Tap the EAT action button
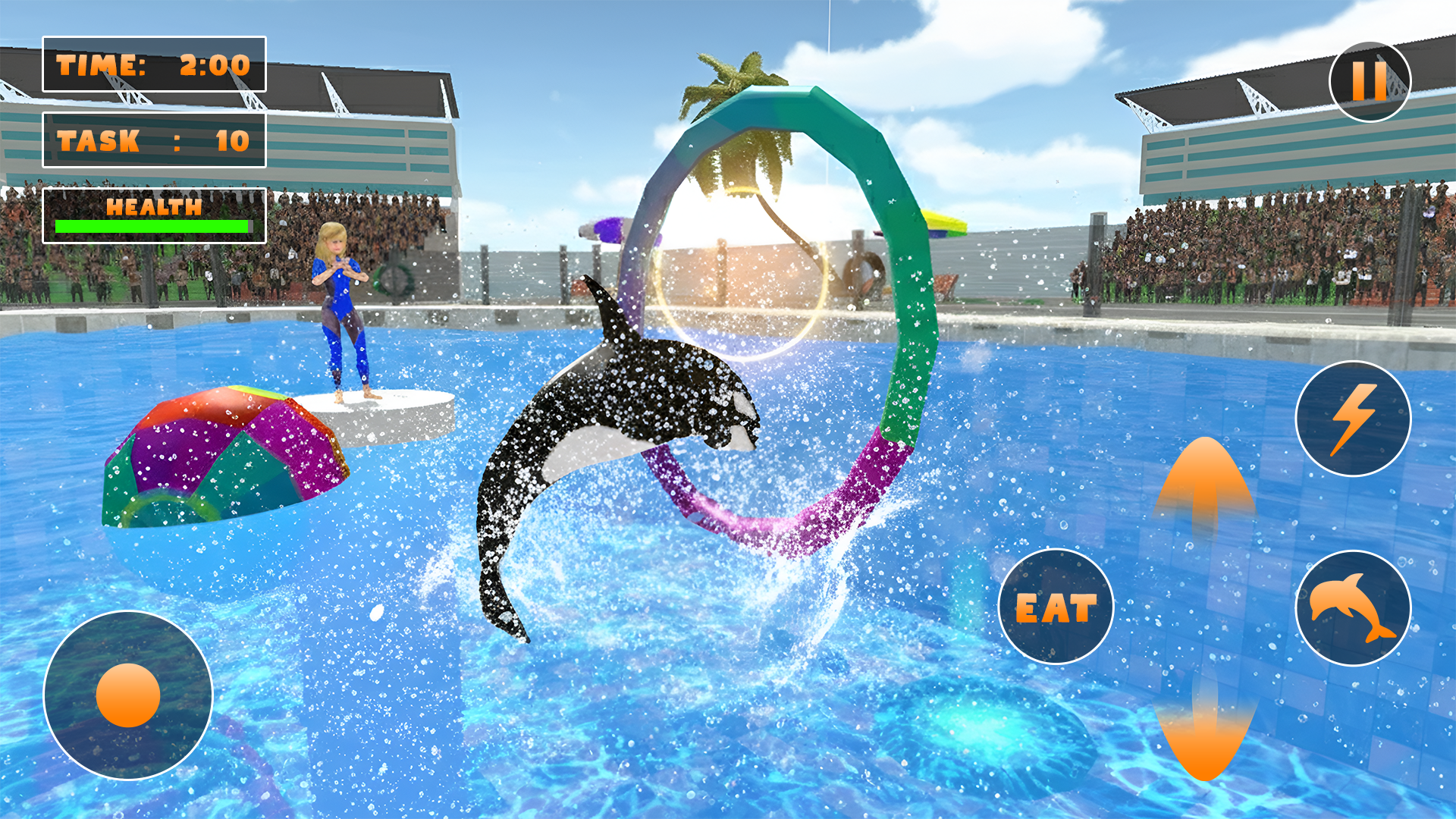Screen dimensions: 1456x819 (x=1057, y=608)
